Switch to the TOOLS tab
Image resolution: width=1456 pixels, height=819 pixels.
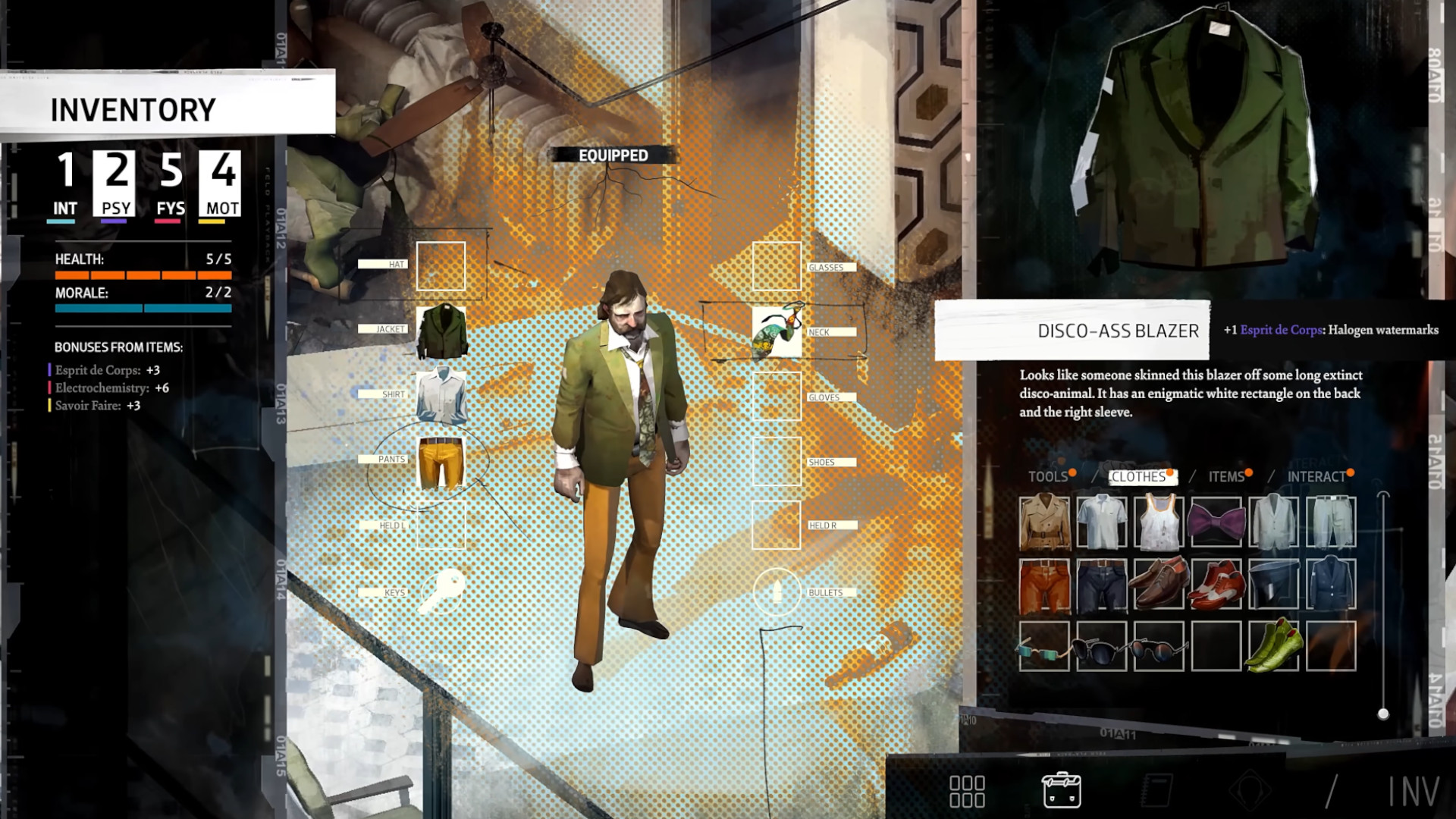click(1048, 477)
